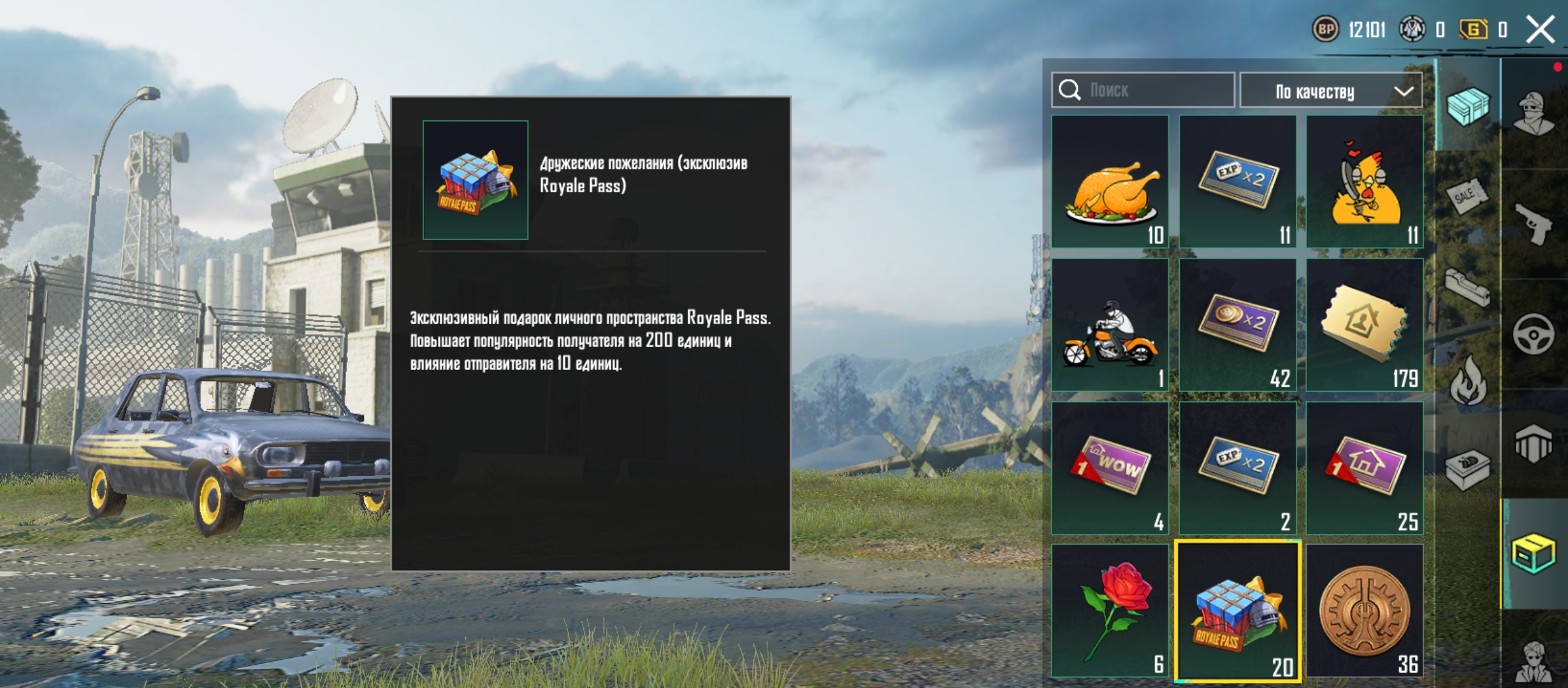Select the WOW ticket item
This screenshot has width=1568, height=688.
click(1110, 468)
